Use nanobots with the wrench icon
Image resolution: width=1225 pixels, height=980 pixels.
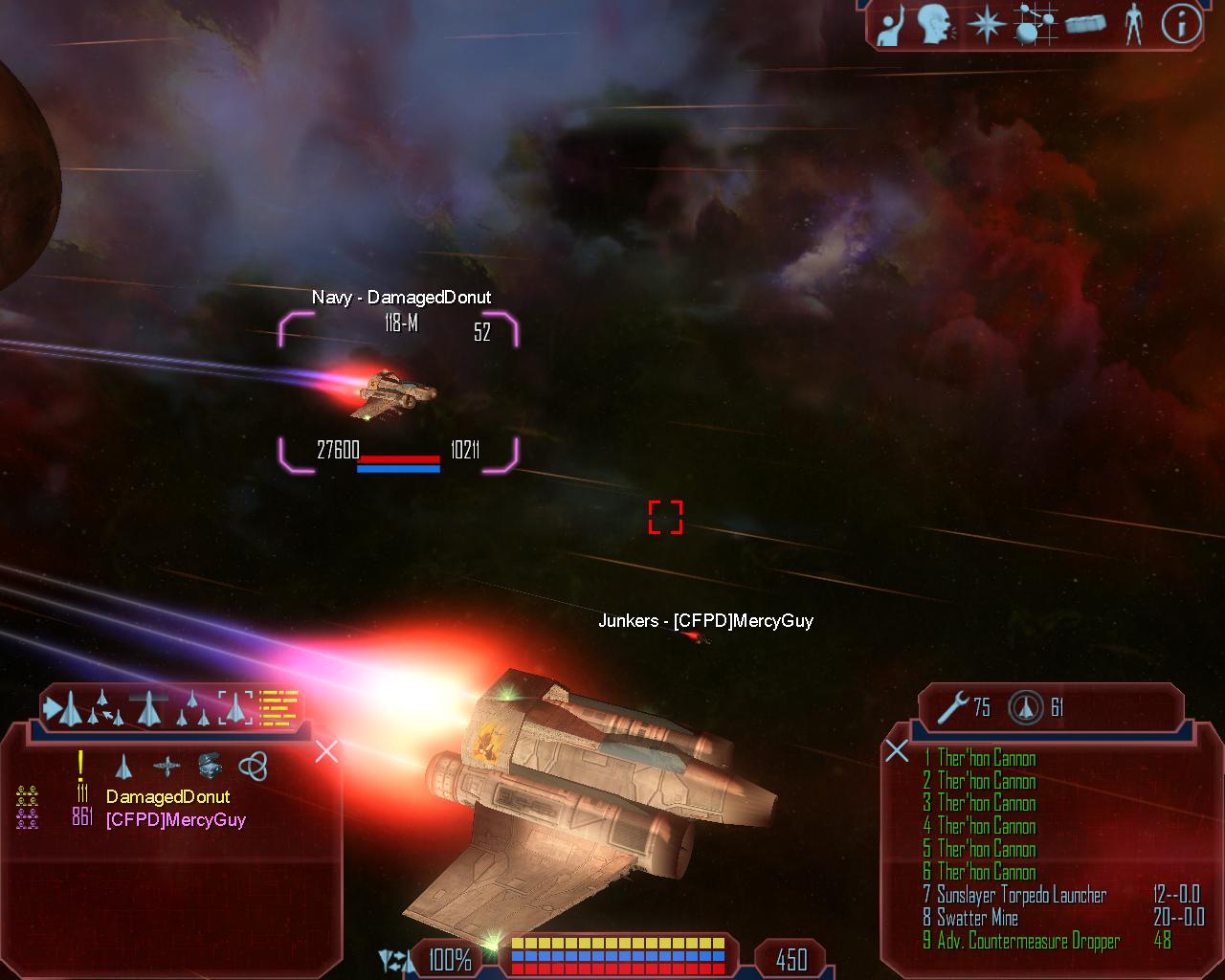pos(953,707)
